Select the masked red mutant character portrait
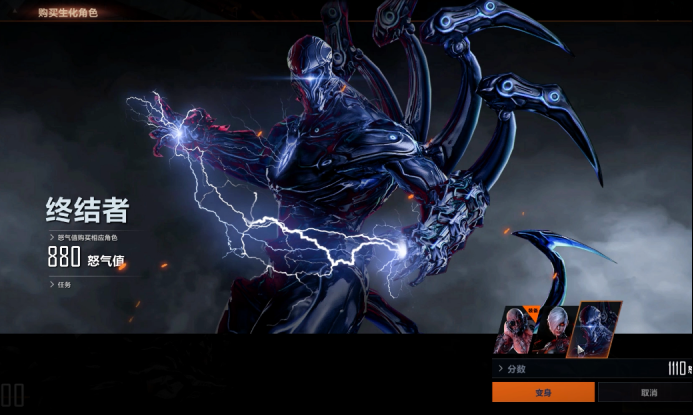This screenshot has height=415, width=693. tap(515, 331)
